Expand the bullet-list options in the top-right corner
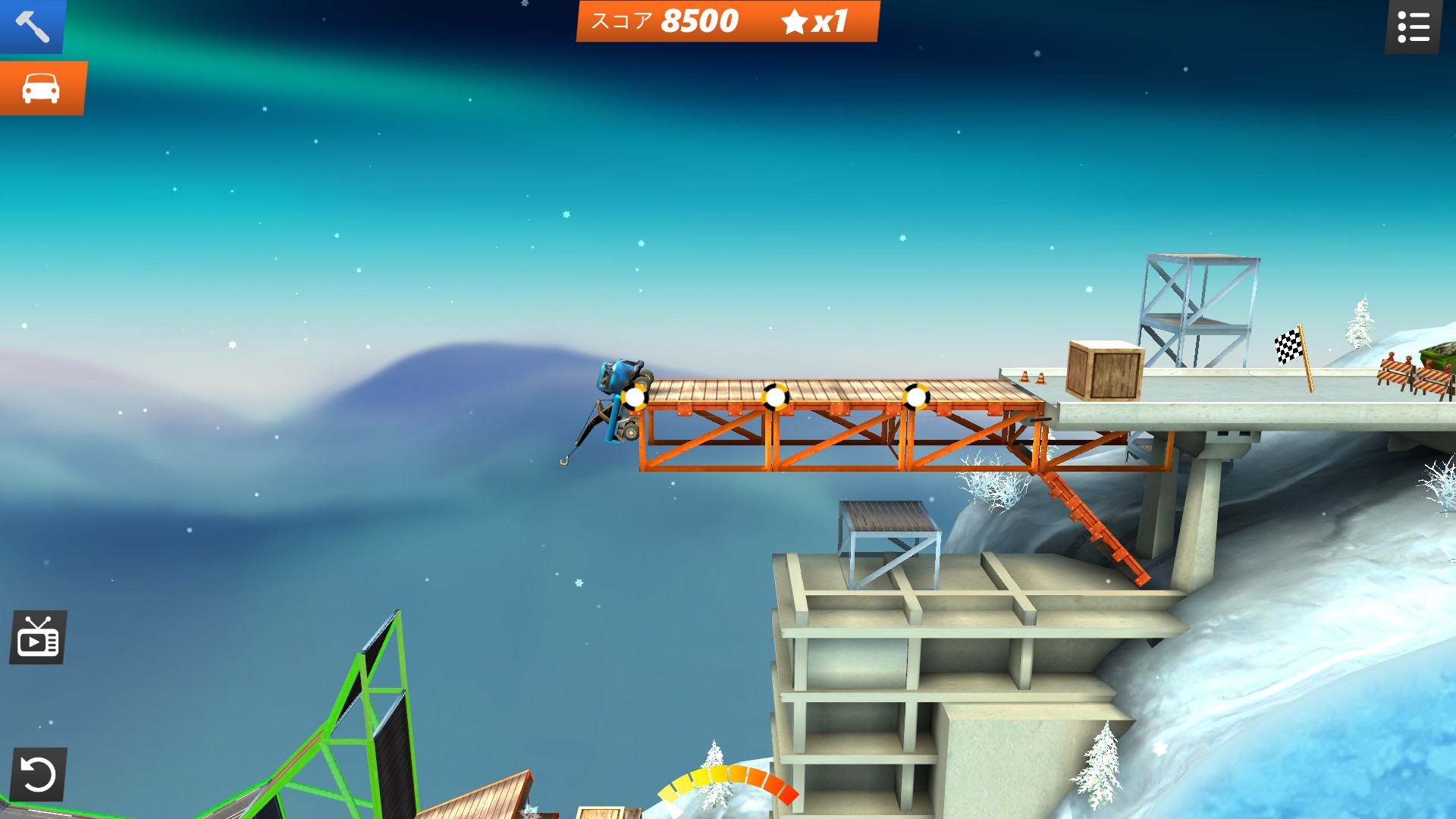The width and height of the screenshot is (1456, 819). click(1413, 26)
